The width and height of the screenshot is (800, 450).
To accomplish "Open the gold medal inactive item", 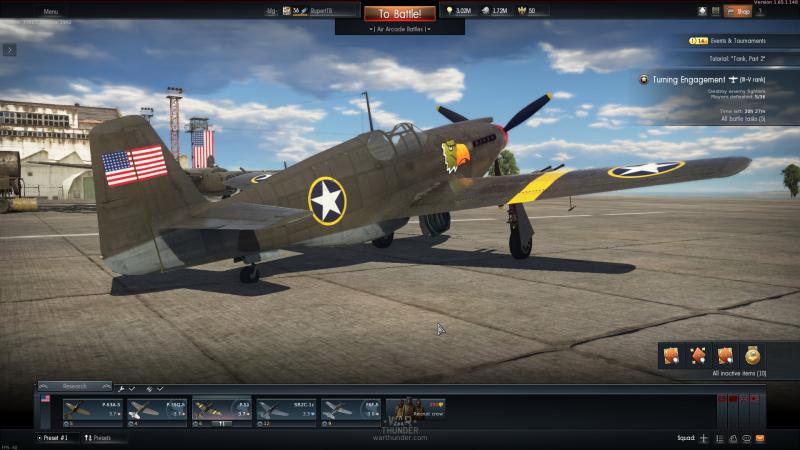I will [752, 355].
